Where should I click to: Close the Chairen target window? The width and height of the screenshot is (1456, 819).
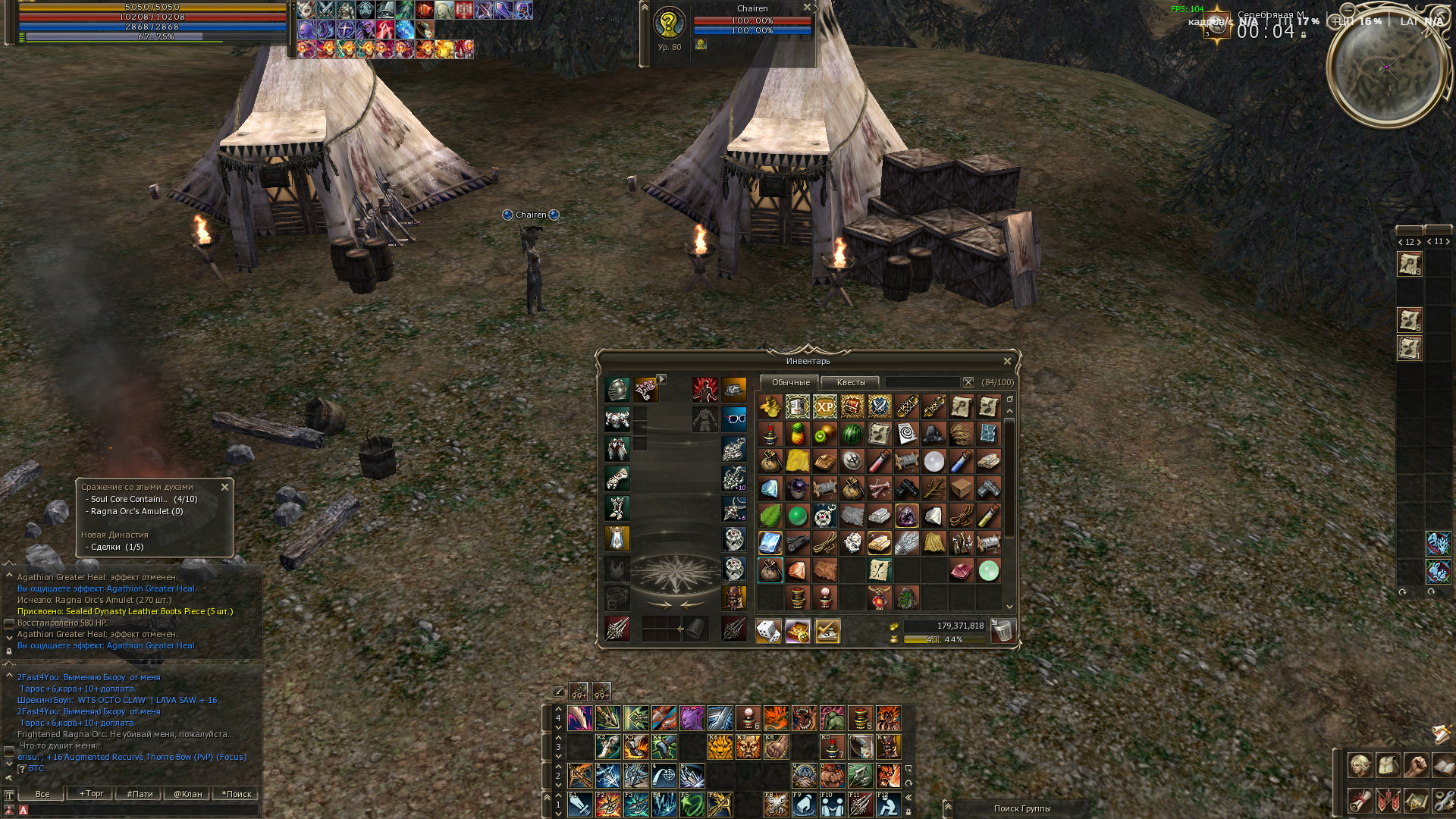(x=807, y=8)
